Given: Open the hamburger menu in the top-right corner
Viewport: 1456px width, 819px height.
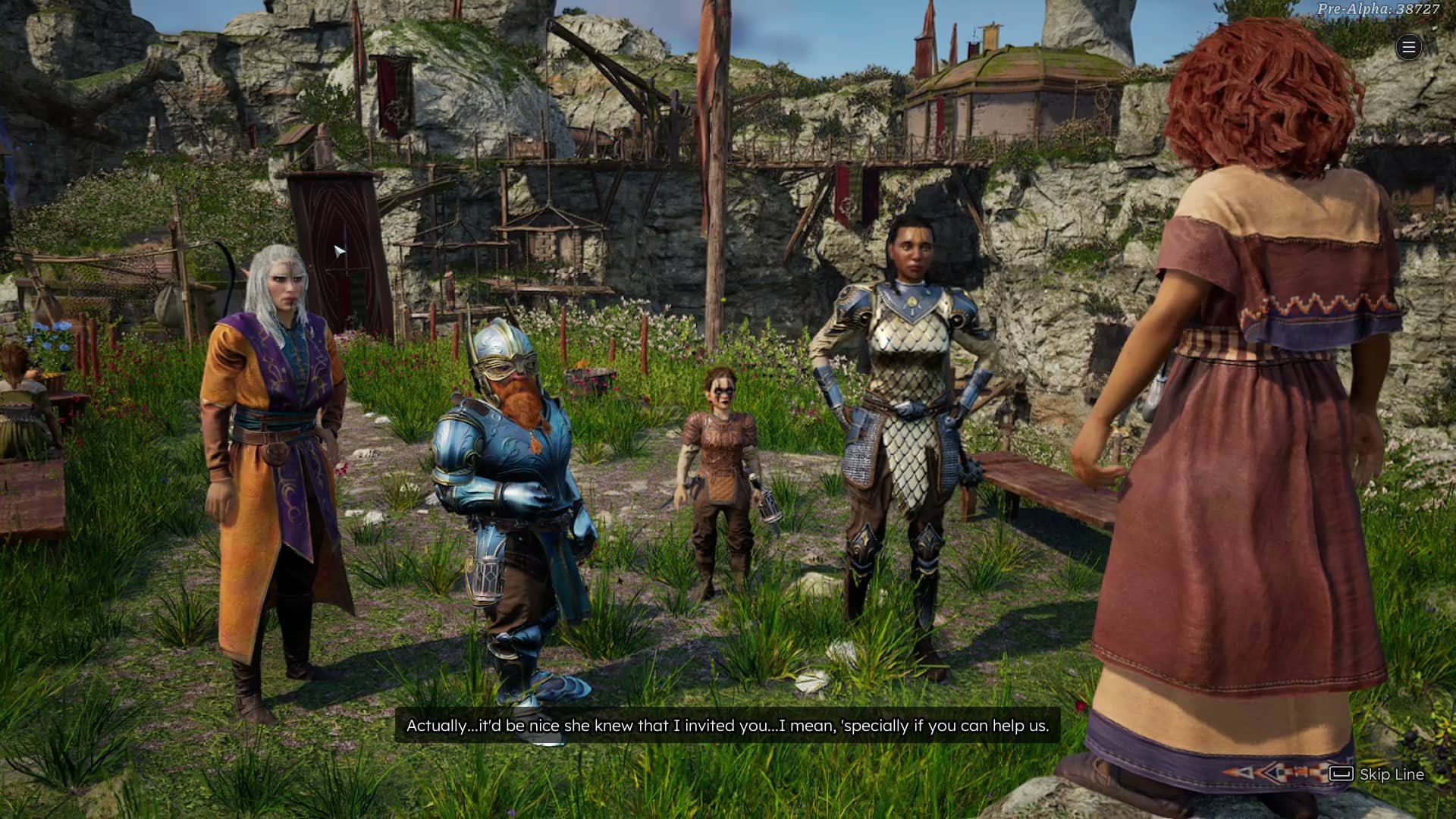Looking at the screenshot, I should click(x=1408, y=47).
